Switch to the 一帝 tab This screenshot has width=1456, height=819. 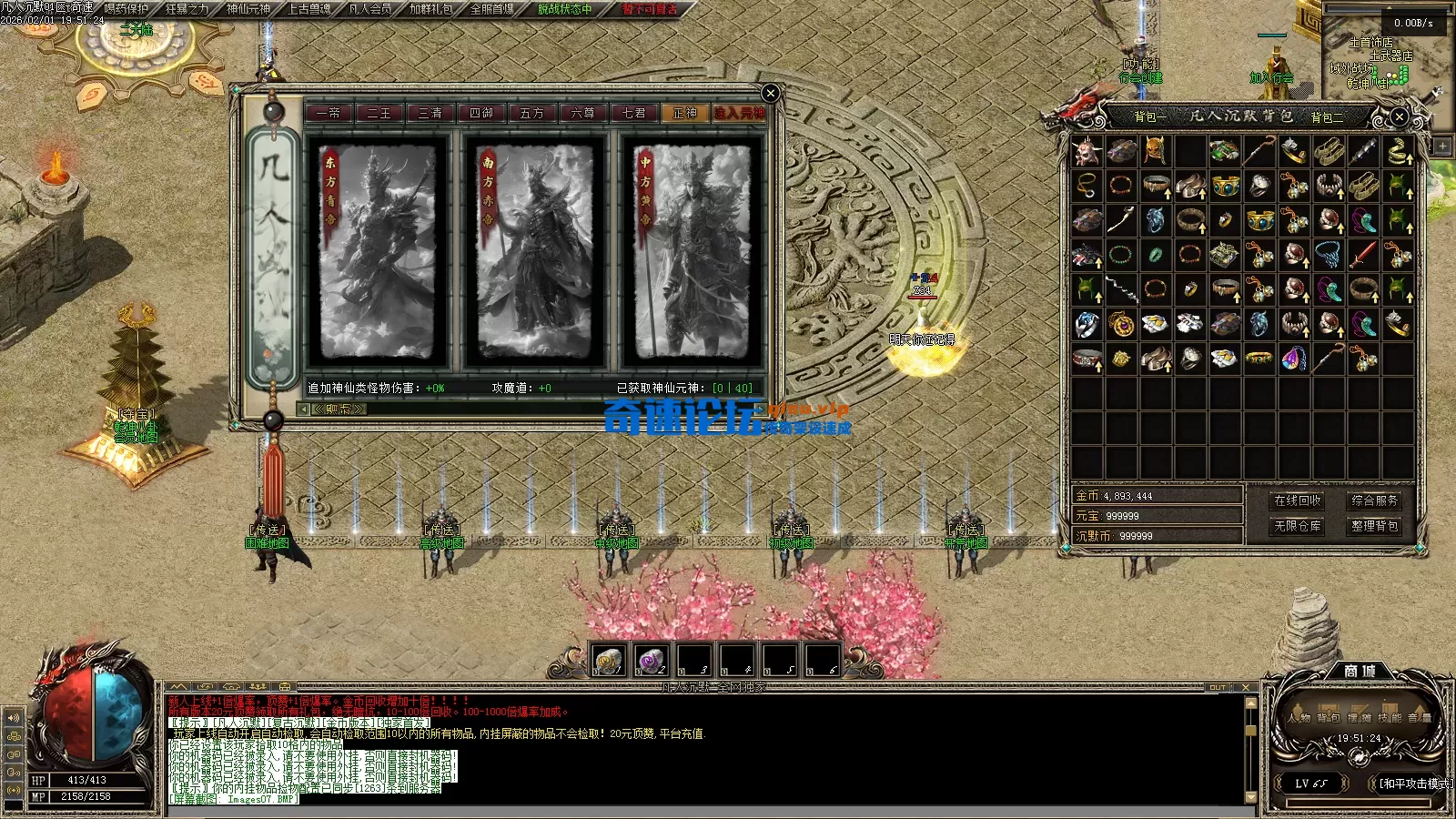coord(328,113)
